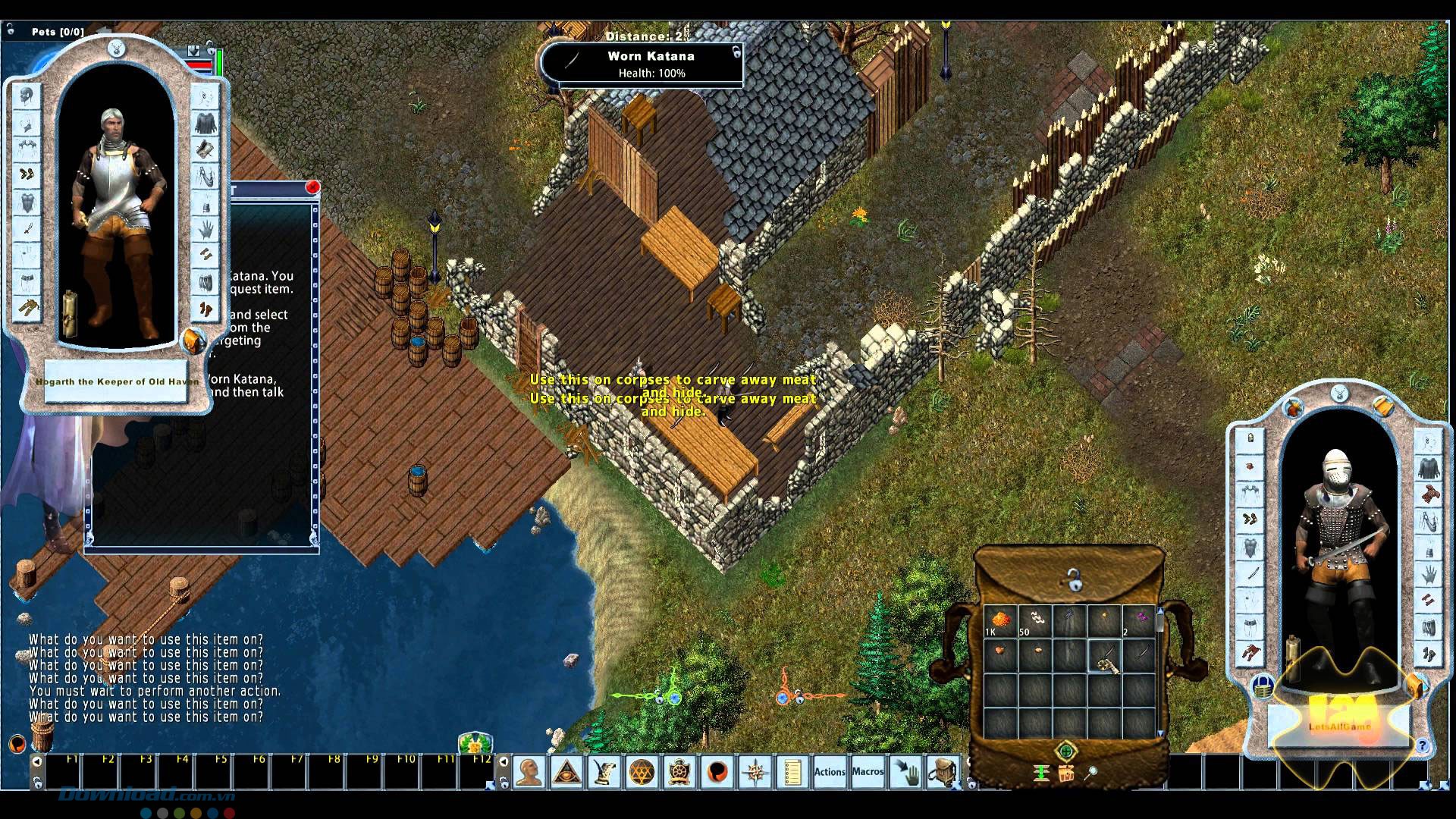The image size is (1456, 819).
Task: Open the hexagram spellbook toolbar icon
Action: [642, 773]
